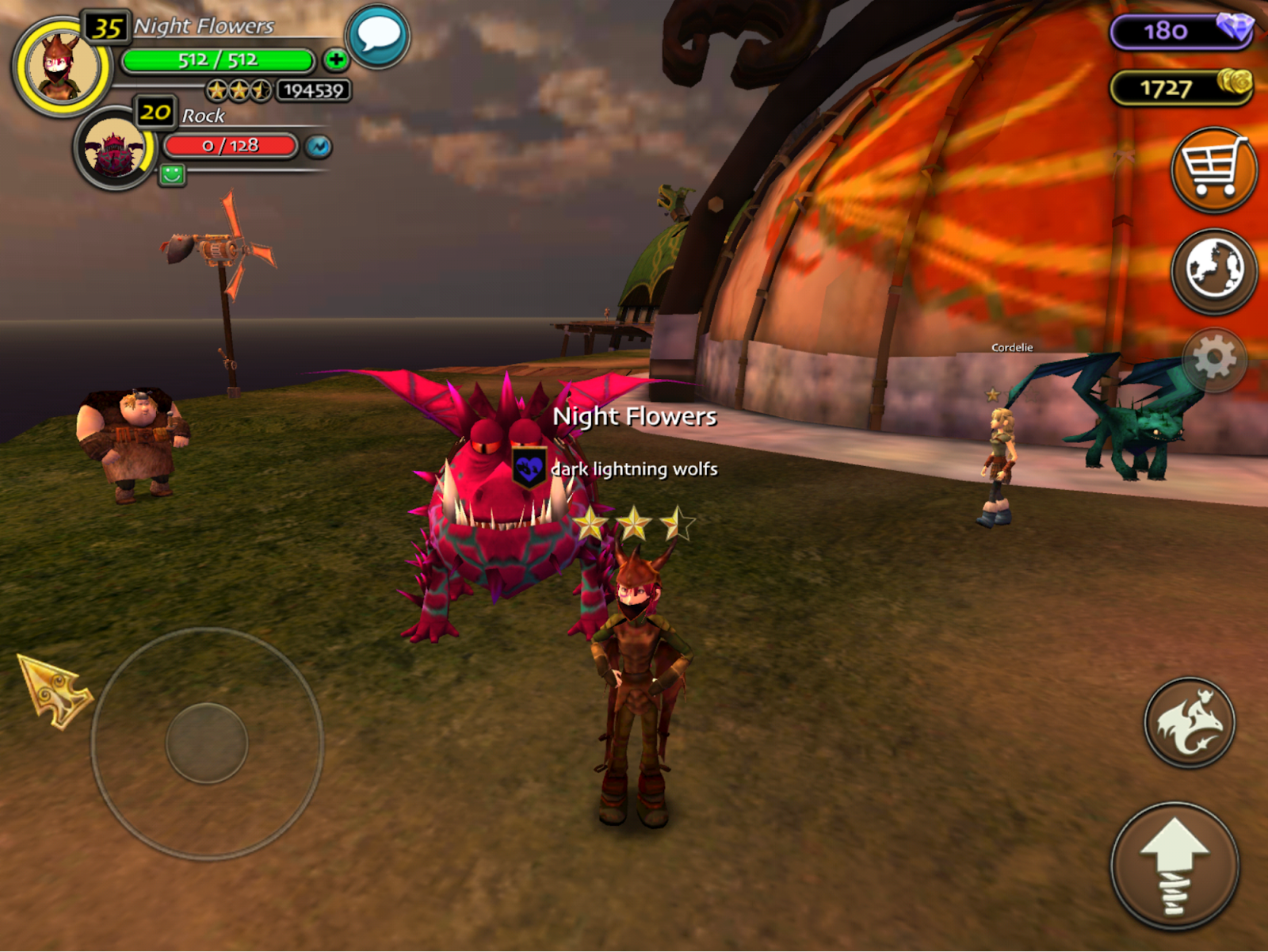The height and width of the screenshot is (952, 1268).
Task: Open the dragon Rock portrait
Action: point(115,149)
